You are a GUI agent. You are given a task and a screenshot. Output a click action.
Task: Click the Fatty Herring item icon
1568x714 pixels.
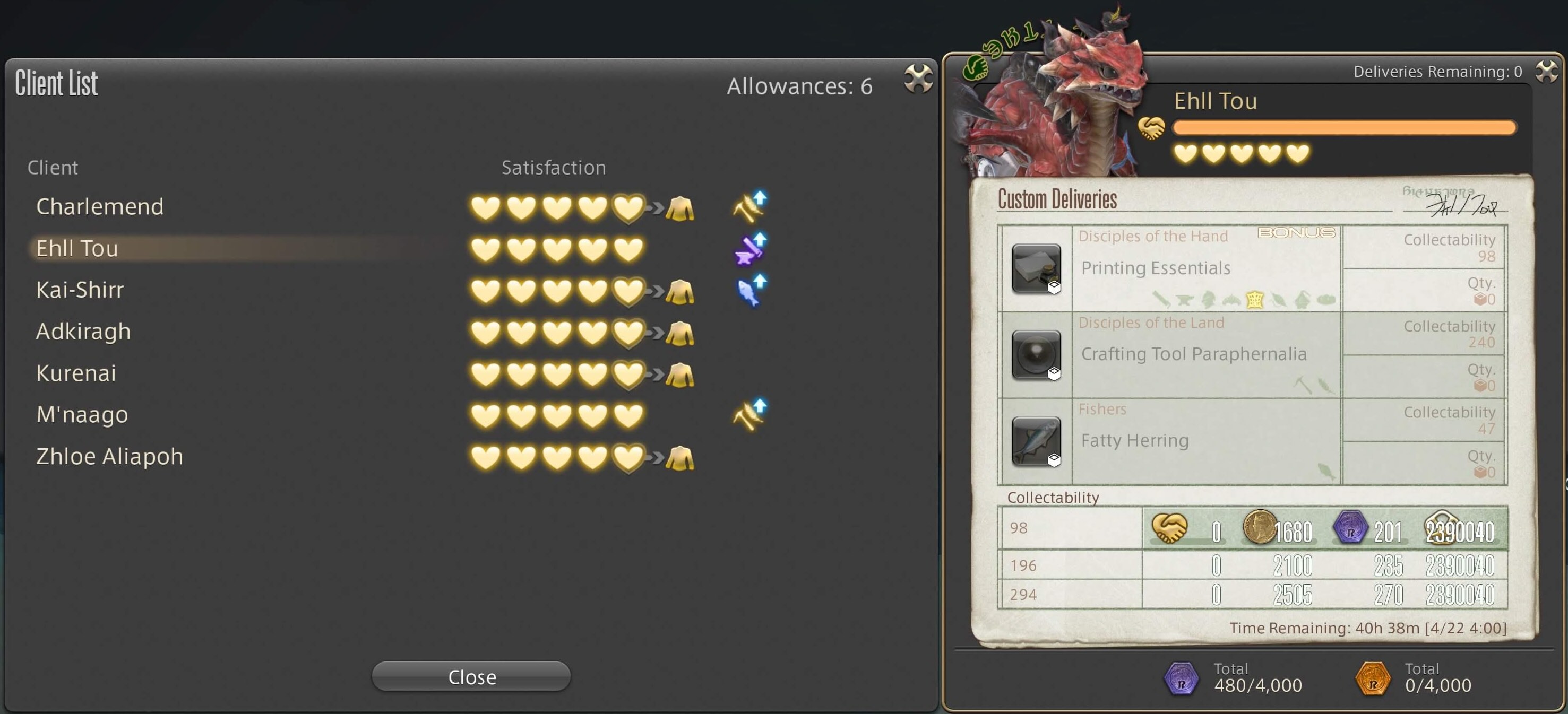tap(1036, 441)
